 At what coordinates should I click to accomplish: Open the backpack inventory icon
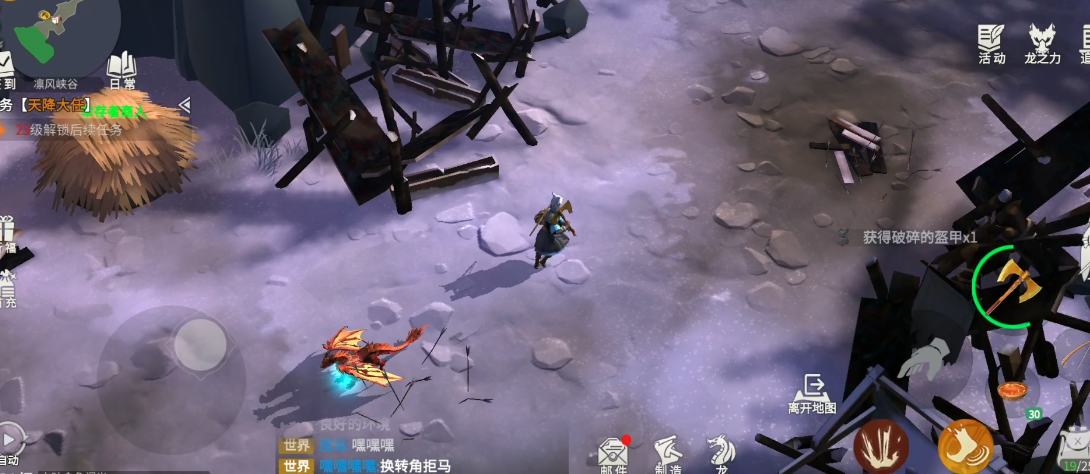click(x=1074, y=446)
